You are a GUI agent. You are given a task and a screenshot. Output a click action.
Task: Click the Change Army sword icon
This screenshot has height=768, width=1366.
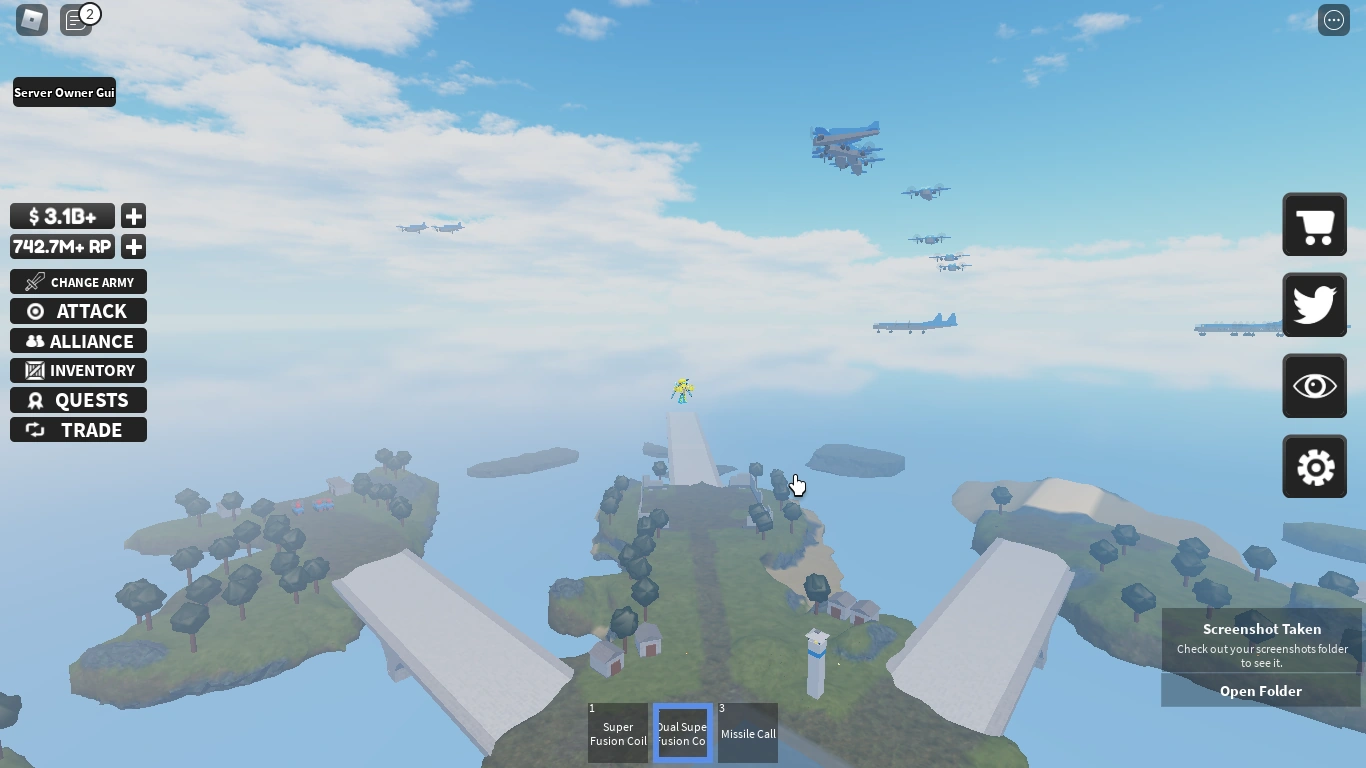tap(33, 281)
